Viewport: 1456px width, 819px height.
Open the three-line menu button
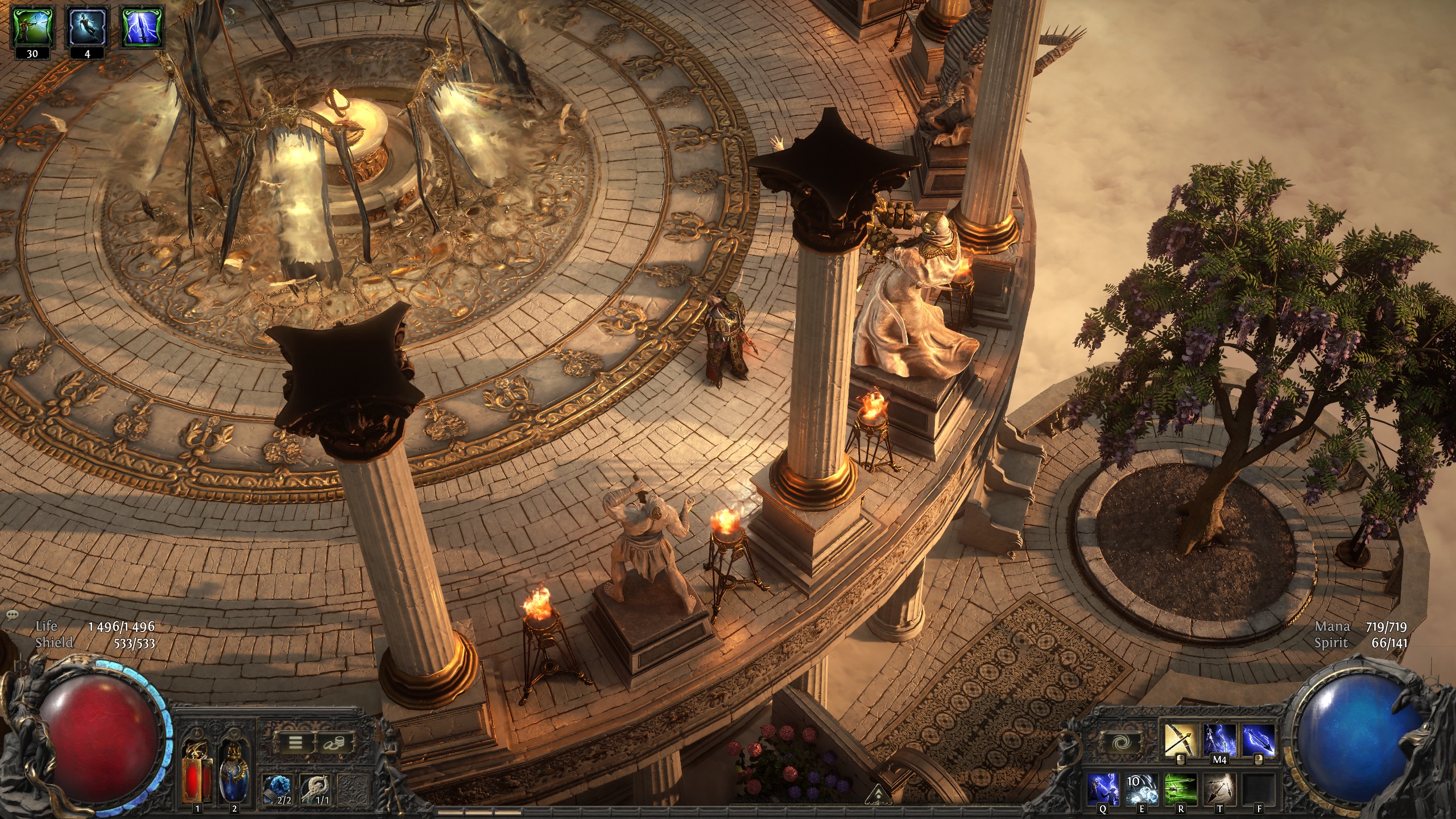click(295, 743)
